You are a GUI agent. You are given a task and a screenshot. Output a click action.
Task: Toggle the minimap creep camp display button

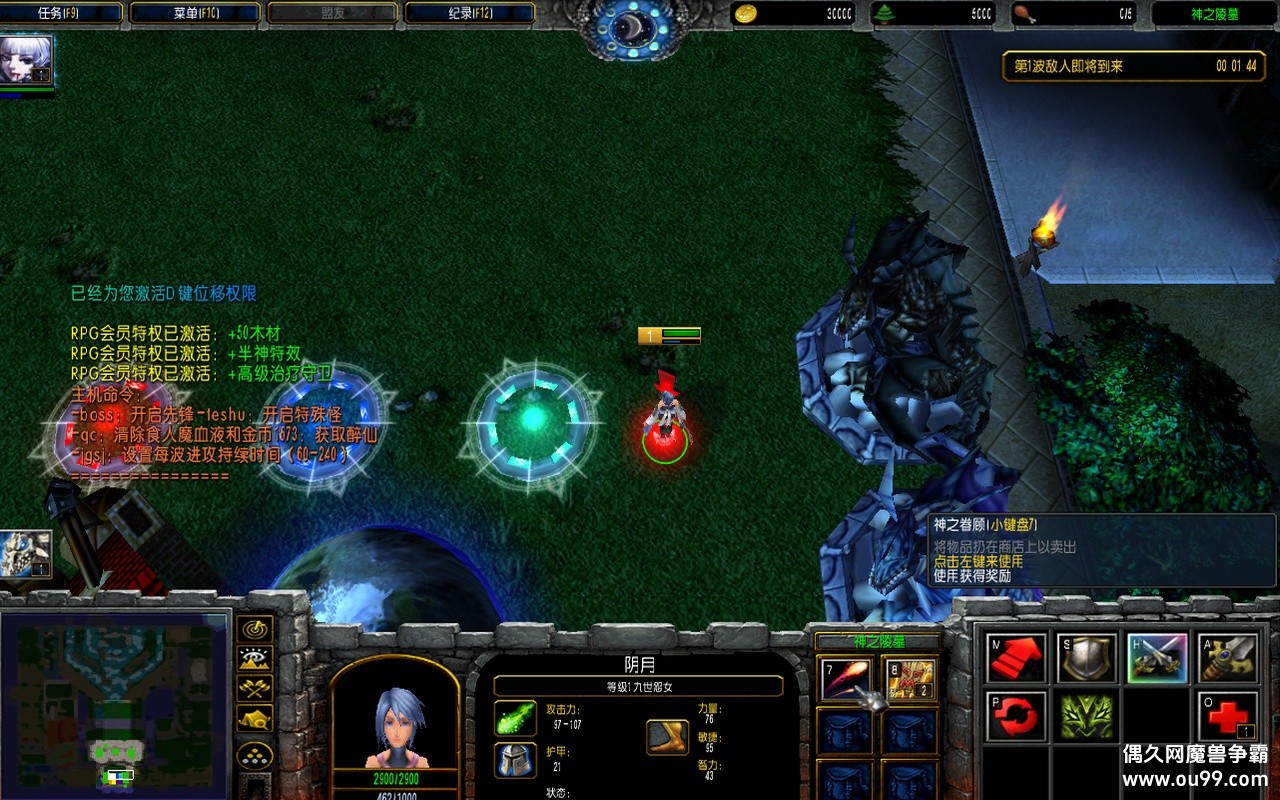pos(255,718)
